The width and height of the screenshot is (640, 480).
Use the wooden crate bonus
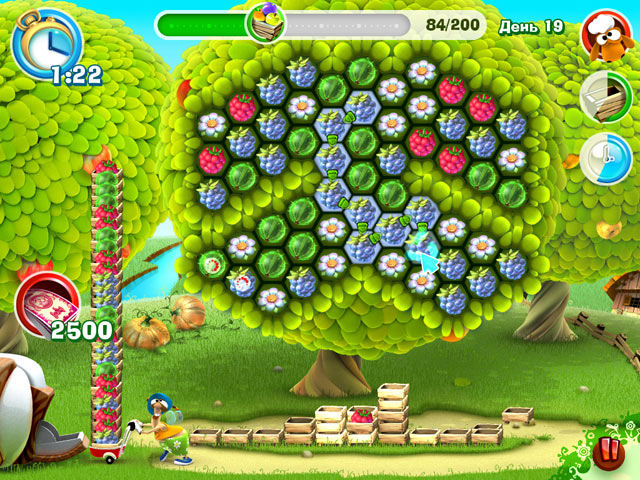click(603, 96)
